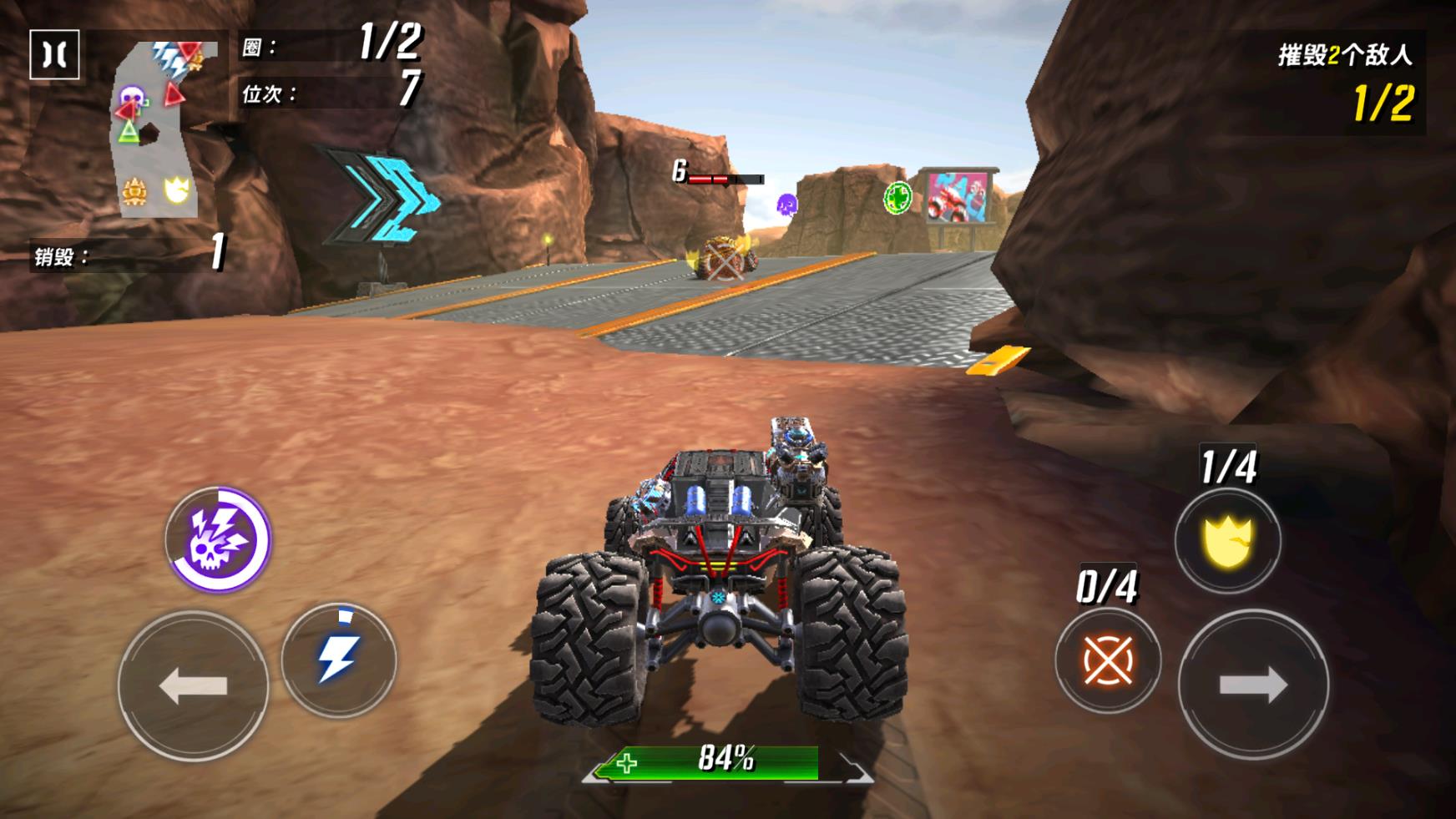Trigger the purple skull special ability
Viewport: 1456px width, 819px height.
218,539
